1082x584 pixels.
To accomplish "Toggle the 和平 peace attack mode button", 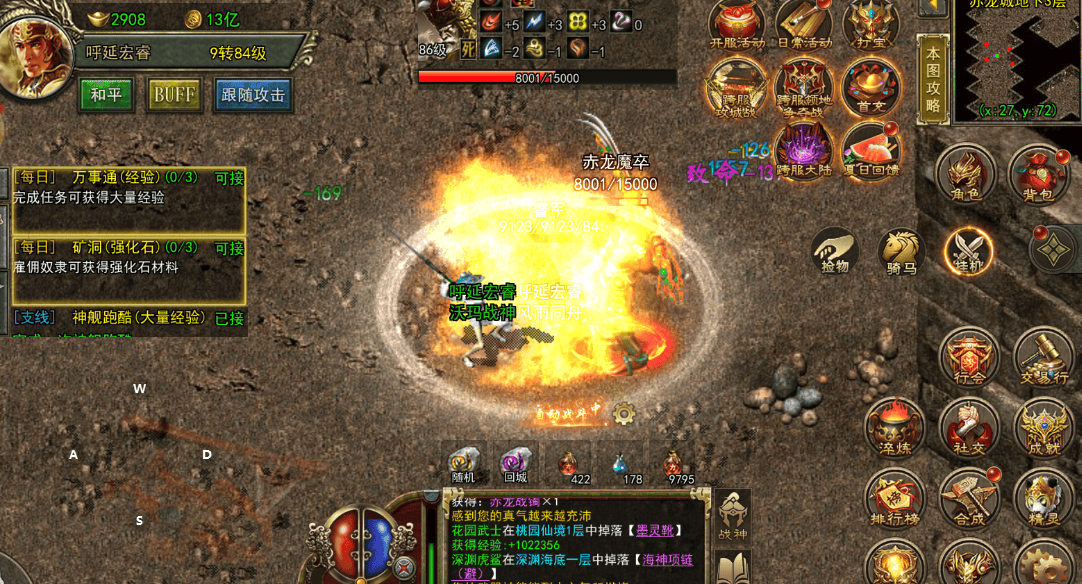I will [106, 95].
